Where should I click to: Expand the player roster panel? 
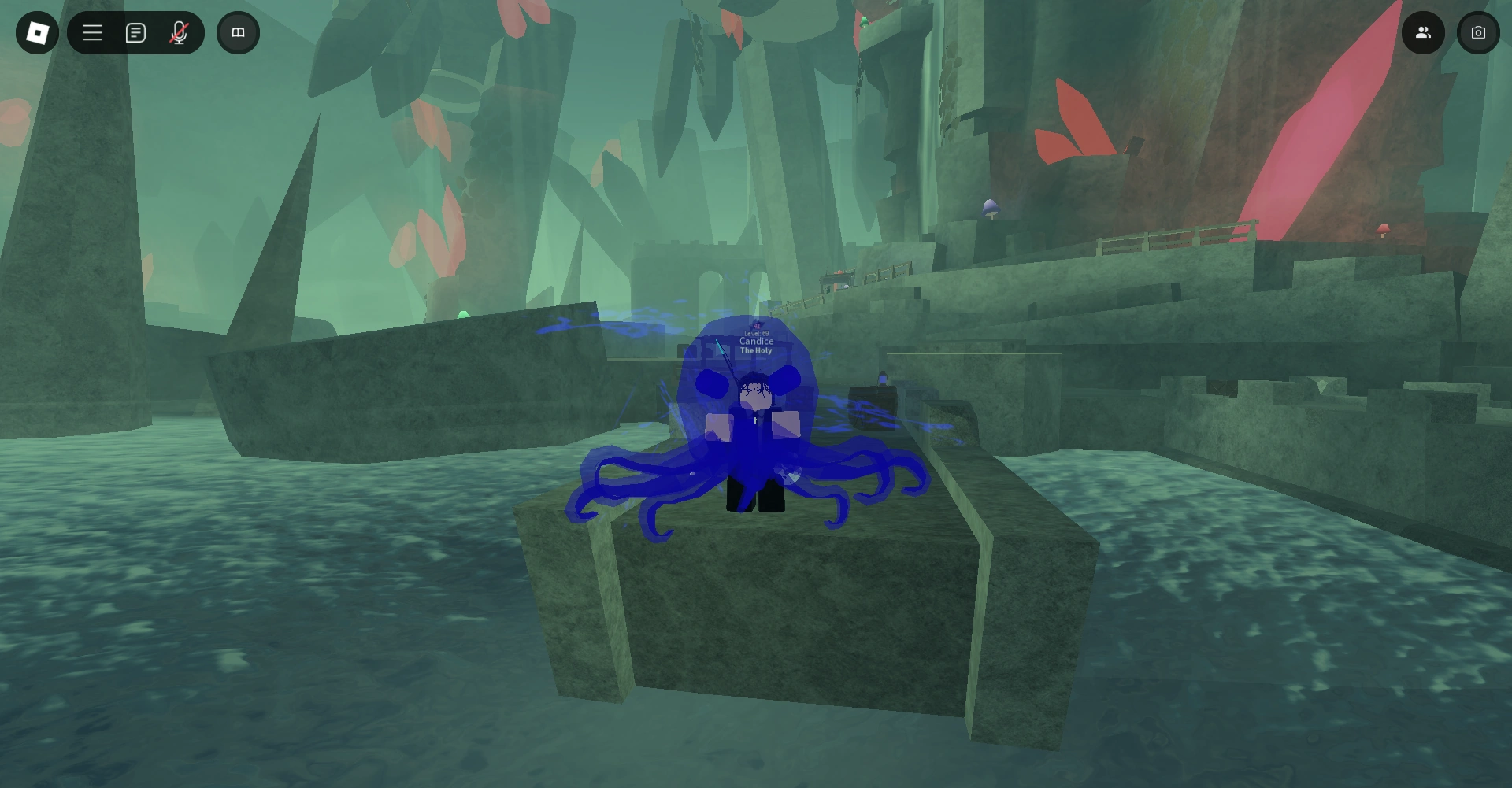pyautogui.click(x=1423, y=32)
